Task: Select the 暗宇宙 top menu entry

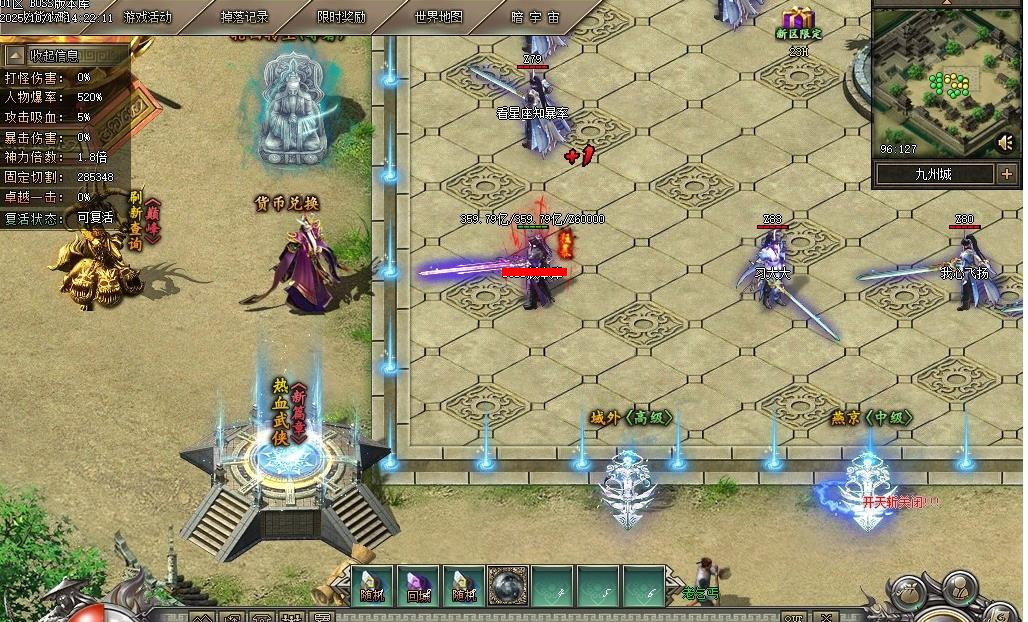Action: 535,17
